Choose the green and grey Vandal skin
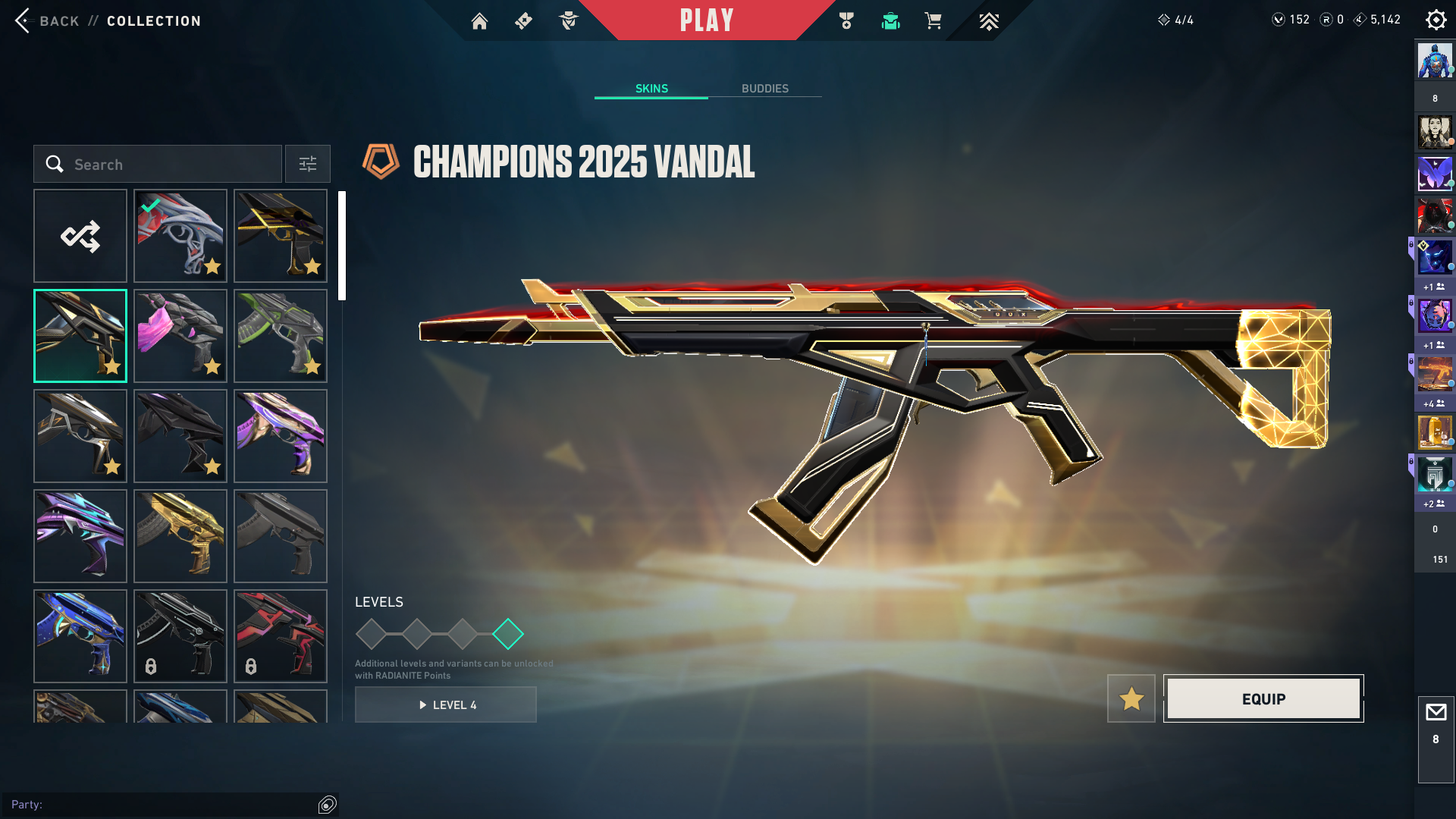The height and width of the screenshot is (819, 1456). point(281,336)
